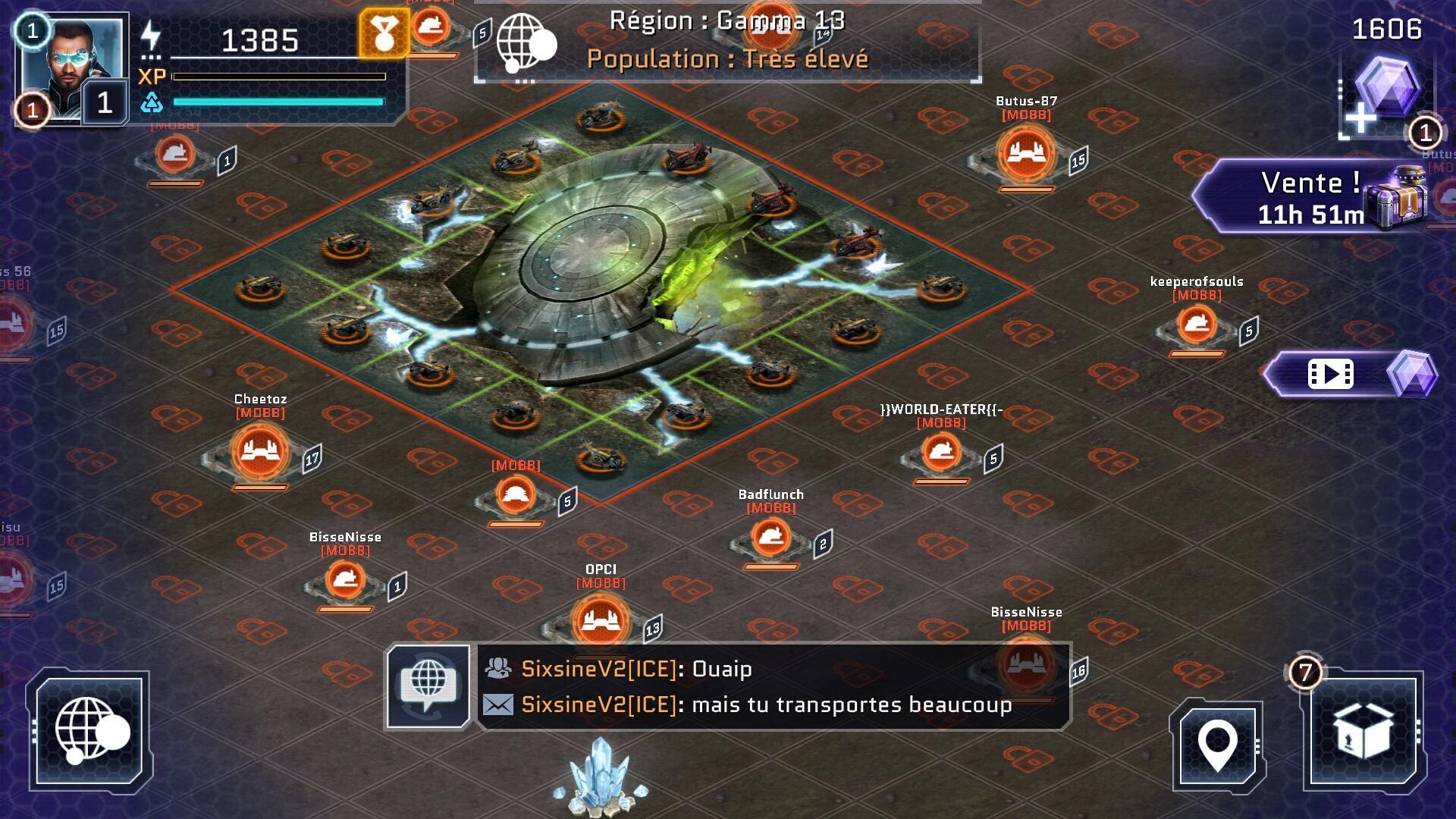Tap the Région Gamma 13 banner

pyautogui.click(x=726, y=43)
